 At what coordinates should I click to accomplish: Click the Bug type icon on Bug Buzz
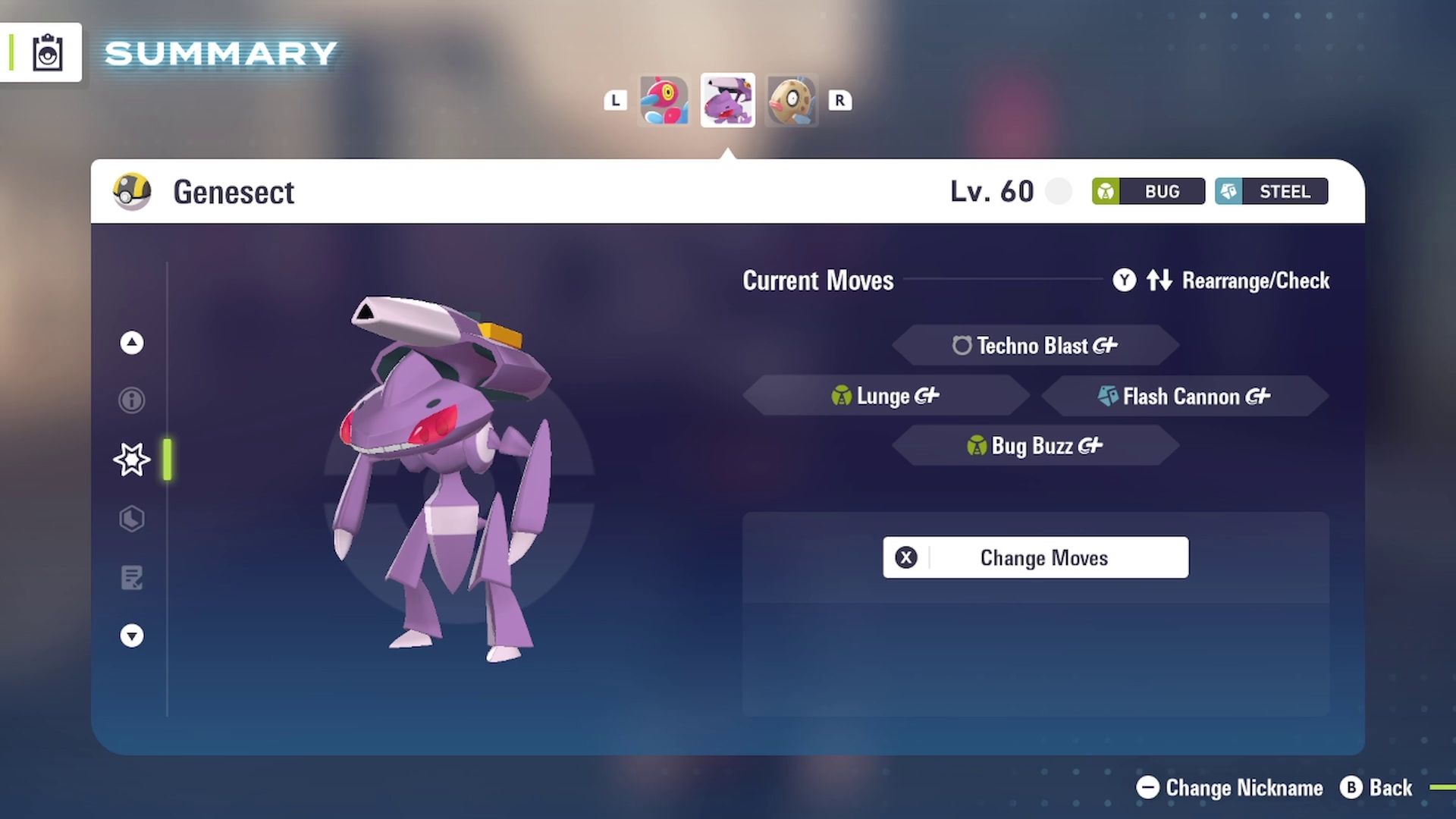point(977,446)
